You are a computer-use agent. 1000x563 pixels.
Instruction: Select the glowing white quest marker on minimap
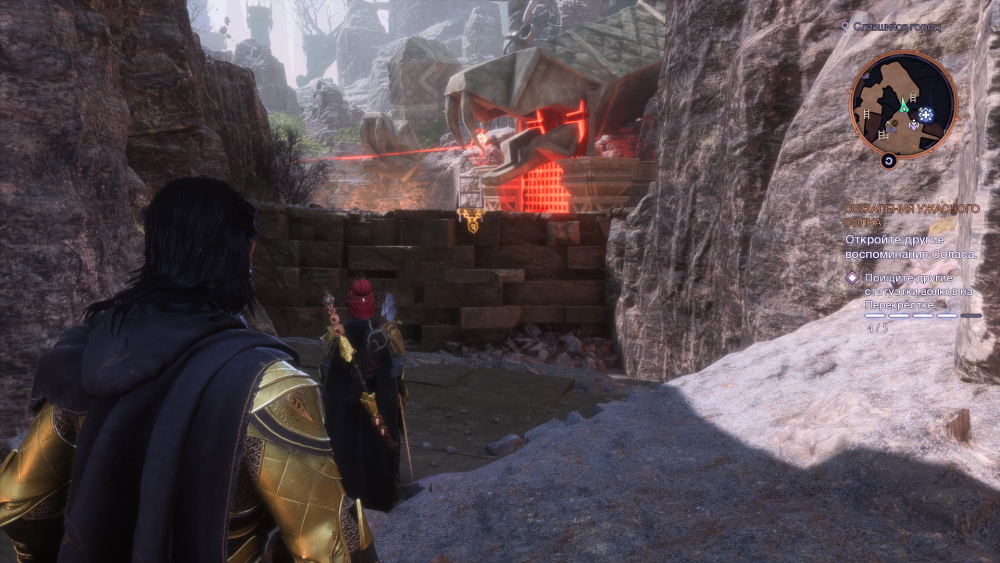(926, 115)
